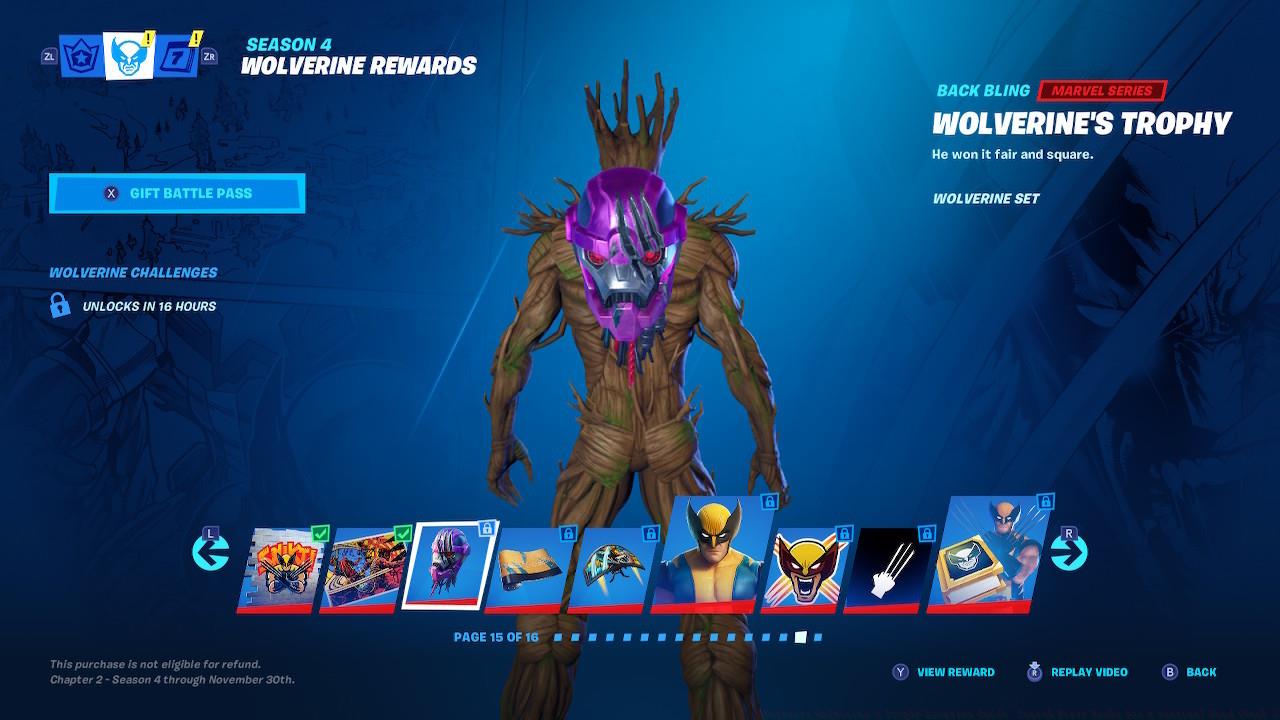Screen dimensions: 1280x720
Task: Open the Battle Pass star icon
Action: [x=80, y=55]
